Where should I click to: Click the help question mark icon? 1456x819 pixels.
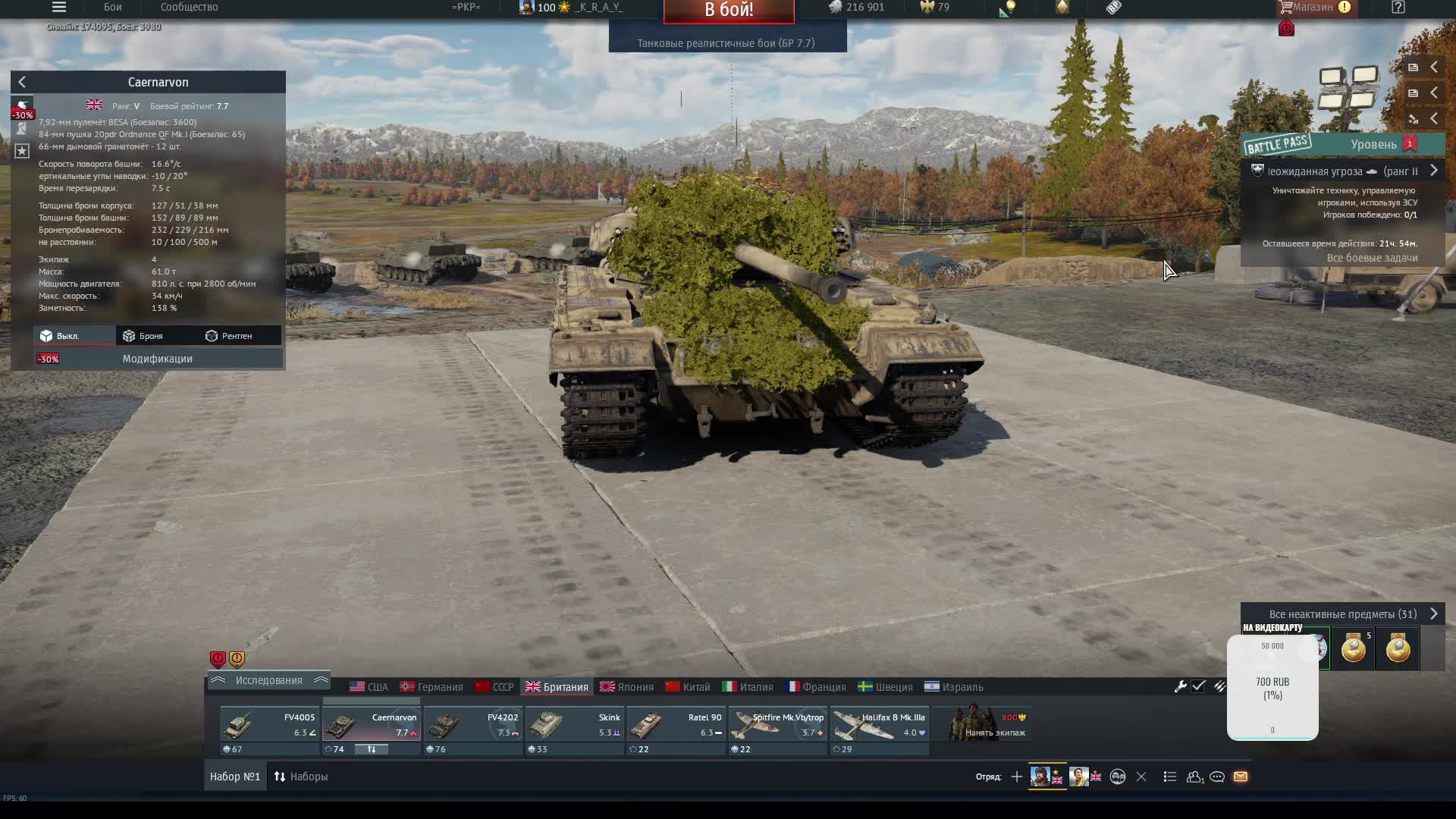pos(1398,8)
